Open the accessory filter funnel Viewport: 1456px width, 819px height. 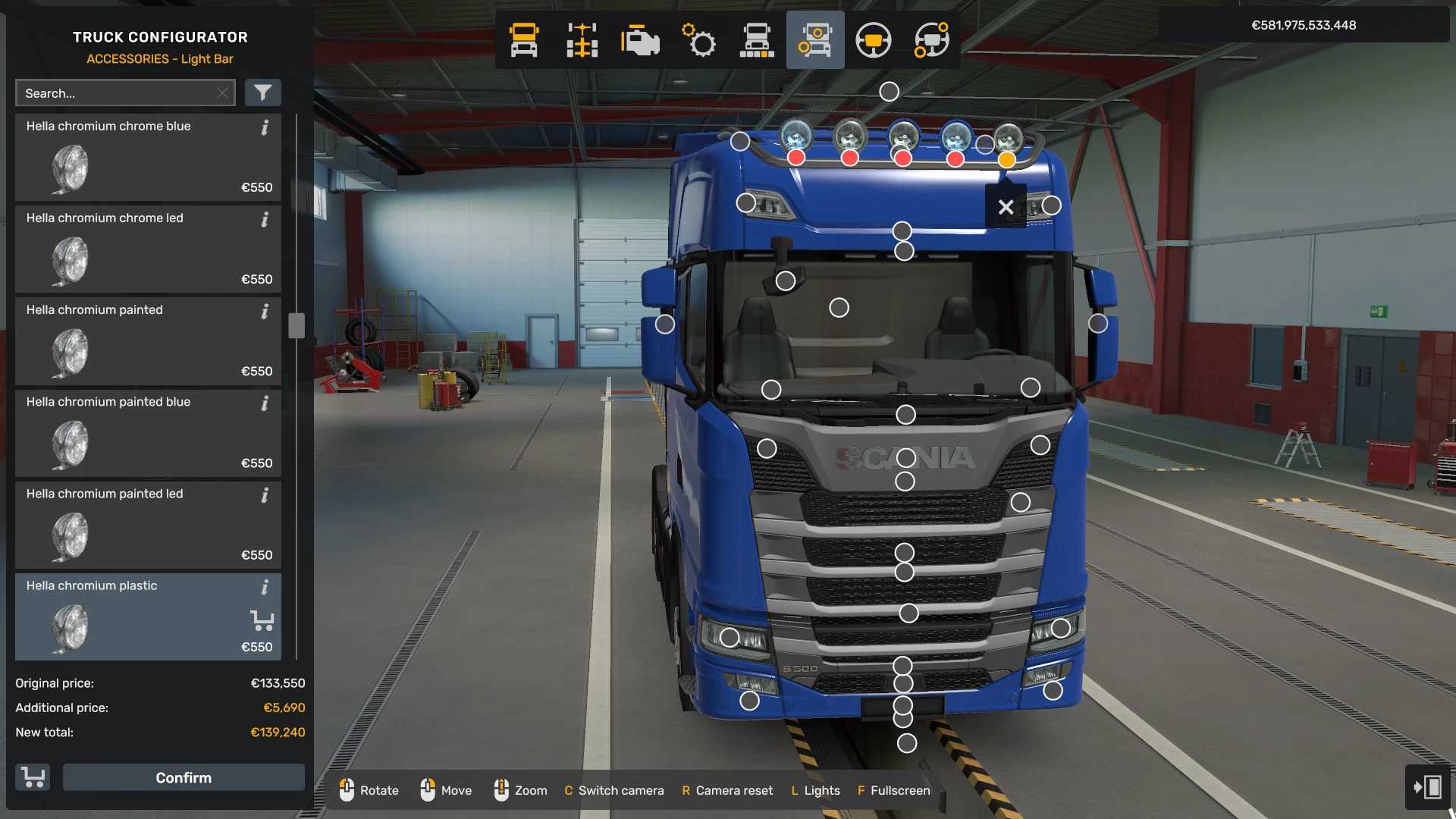(262, 93)
